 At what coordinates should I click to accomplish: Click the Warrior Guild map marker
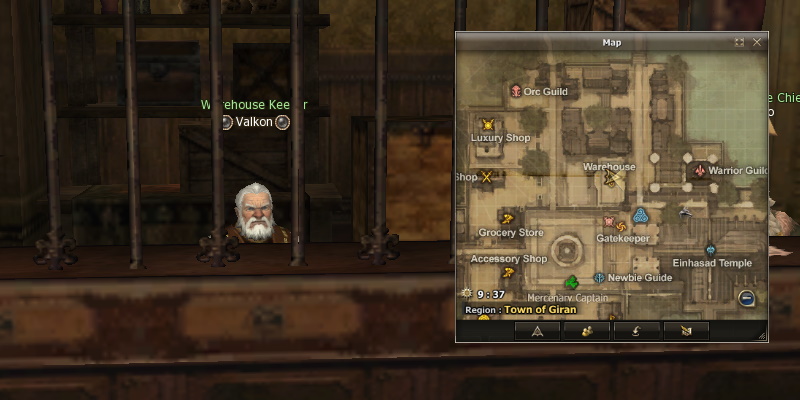coord(699,171)
